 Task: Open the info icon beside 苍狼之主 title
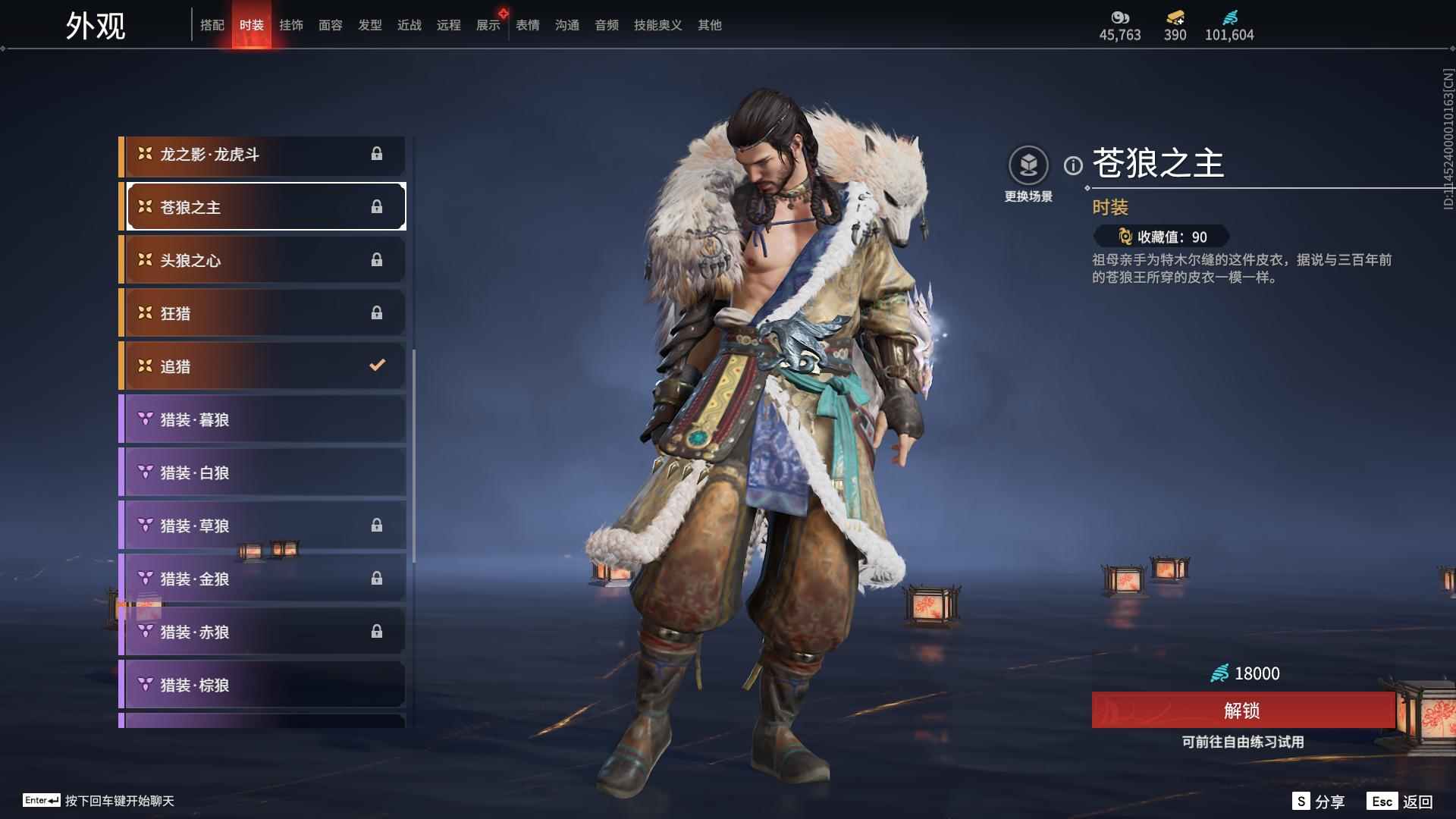pos(1072,164)
